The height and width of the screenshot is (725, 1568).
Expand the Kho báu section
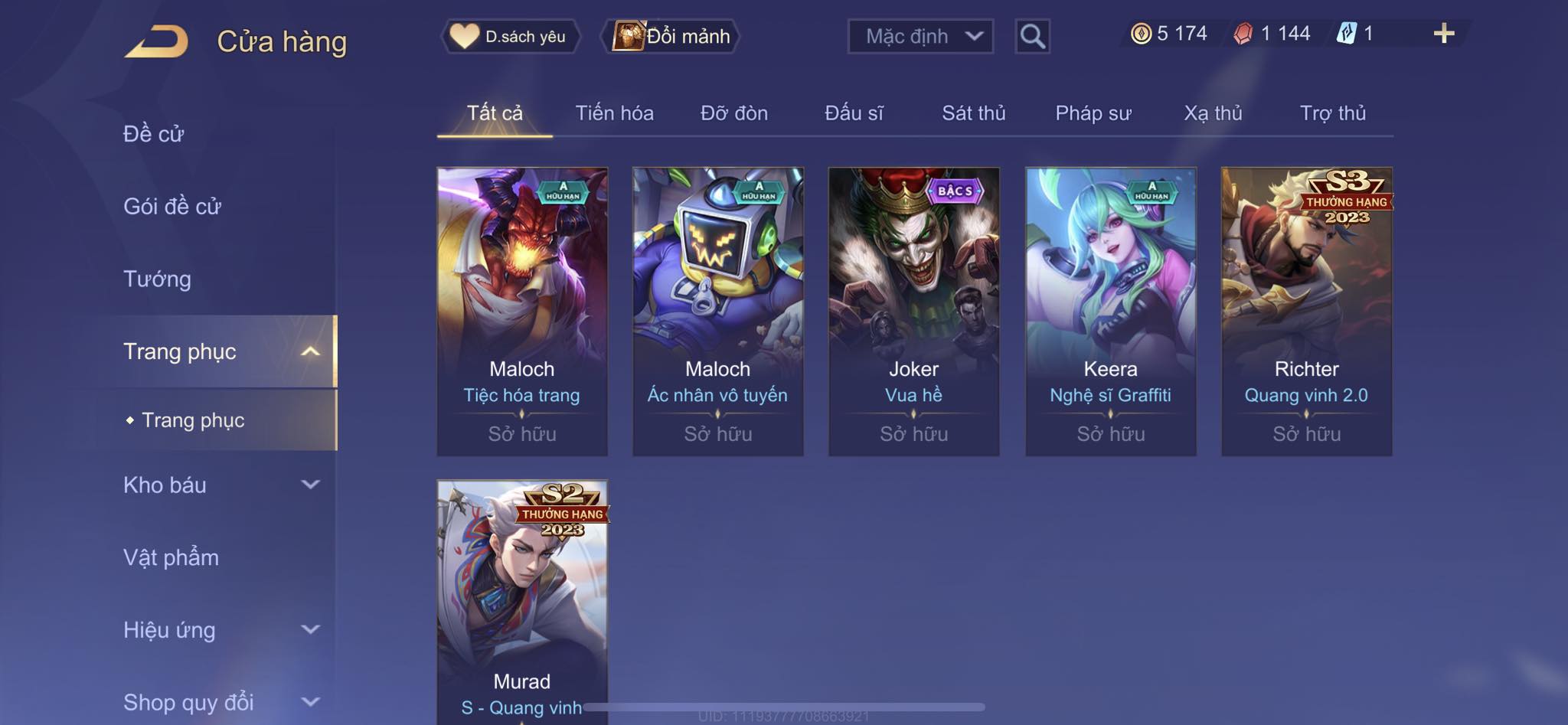pyautogui.click(x=218, y=485)
